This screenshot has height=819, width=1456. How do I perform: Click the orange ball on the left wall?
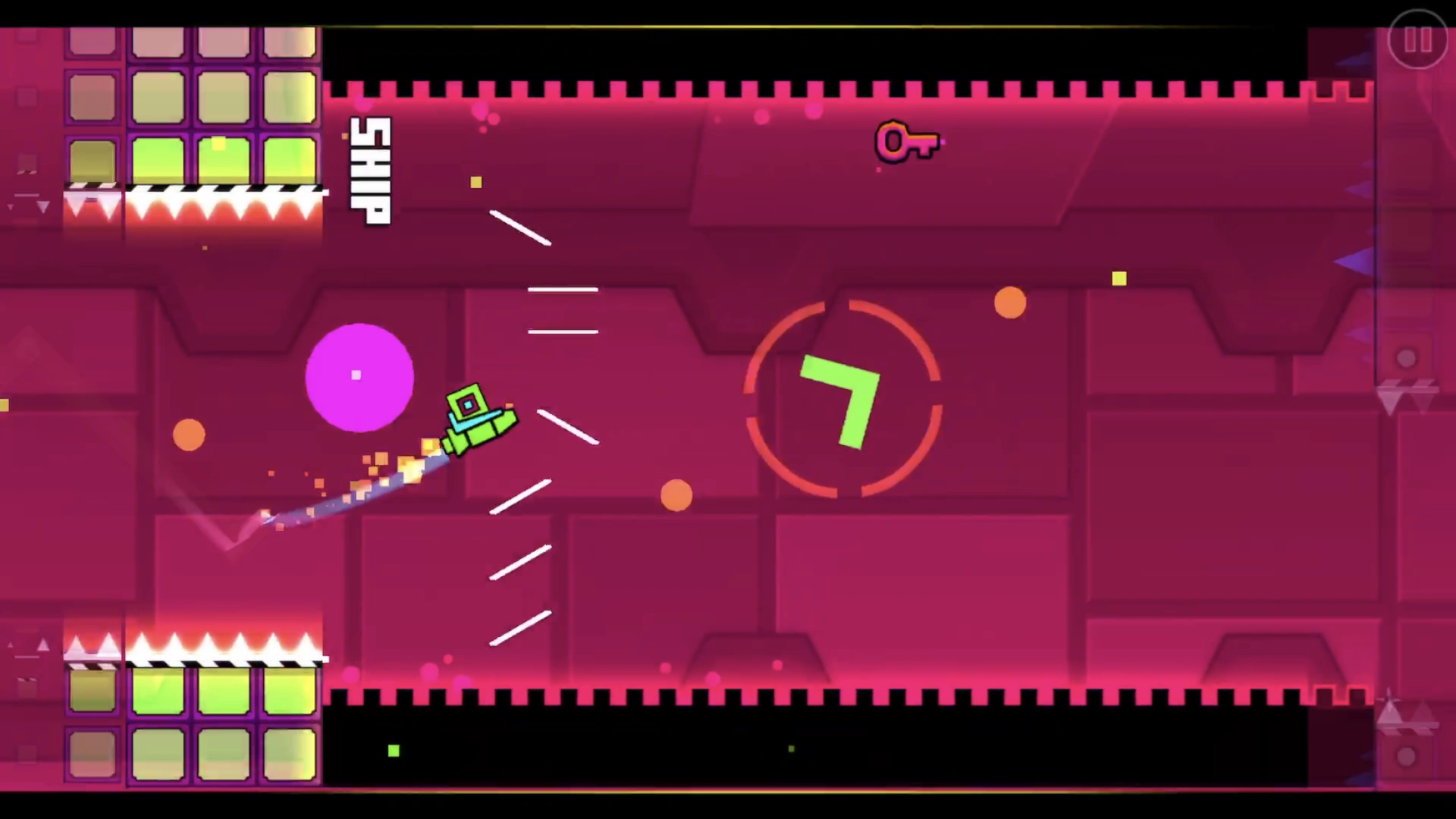(x=189, y=435)
